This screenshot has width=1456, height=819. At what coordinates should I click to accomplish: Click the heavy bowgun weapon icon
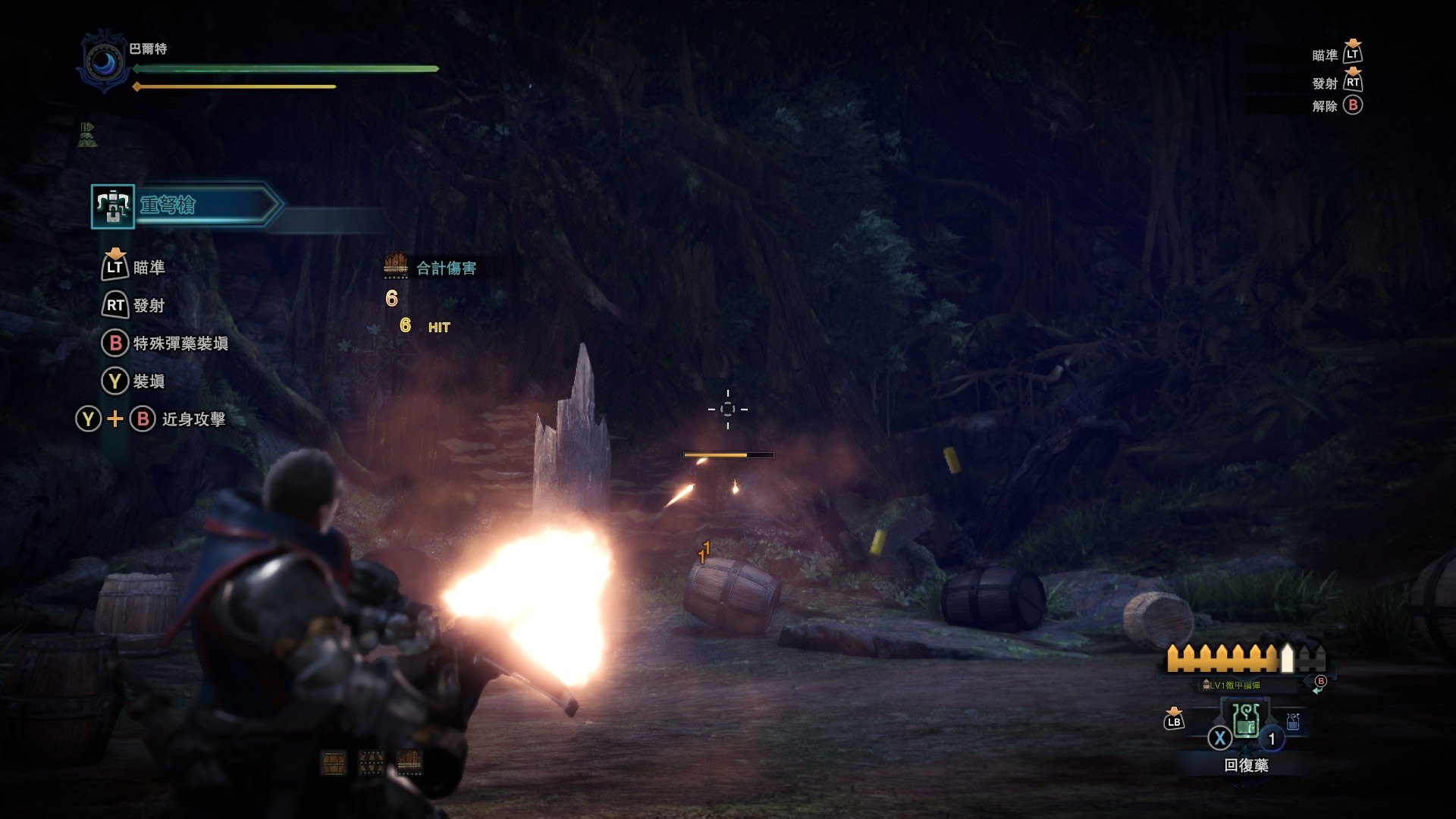(113, 206)
